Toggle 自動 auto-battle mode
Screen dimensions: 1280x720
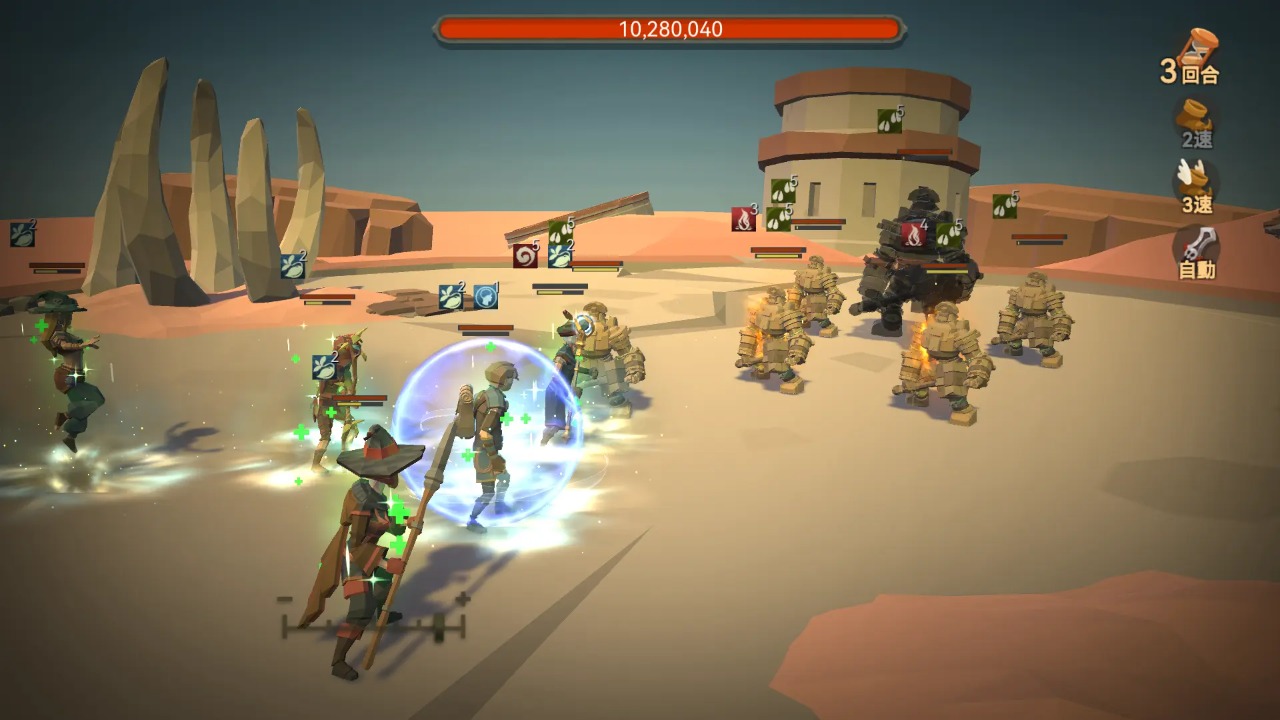click(1196, 251)
